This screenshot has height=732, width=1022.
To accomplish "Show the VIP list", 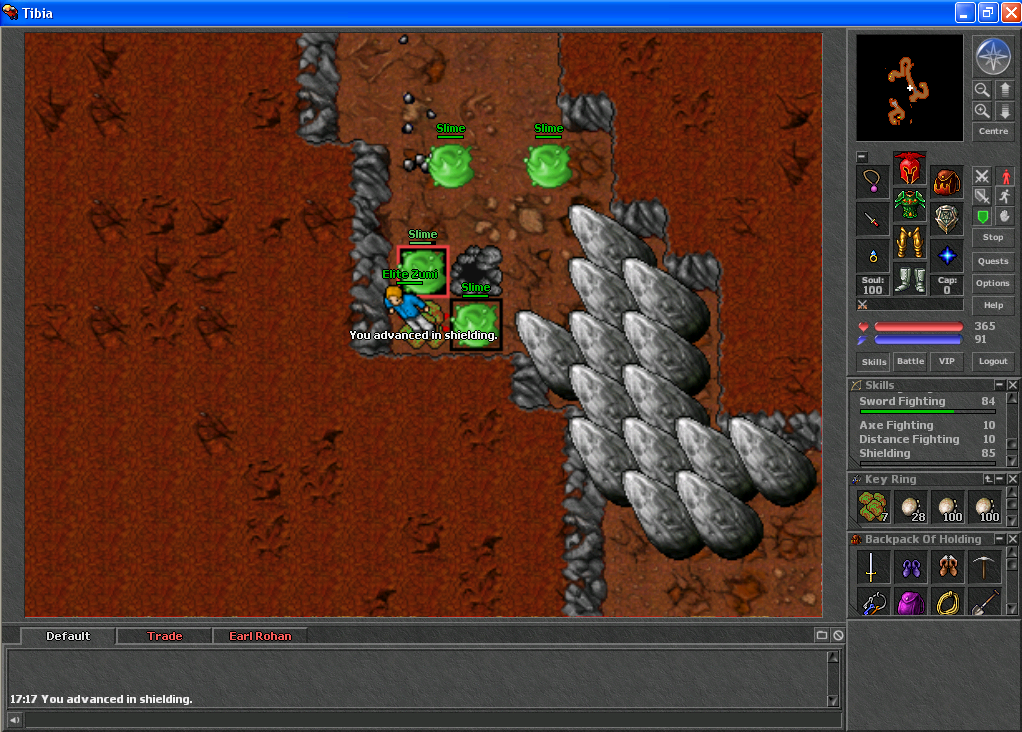I will coord(946,361).
